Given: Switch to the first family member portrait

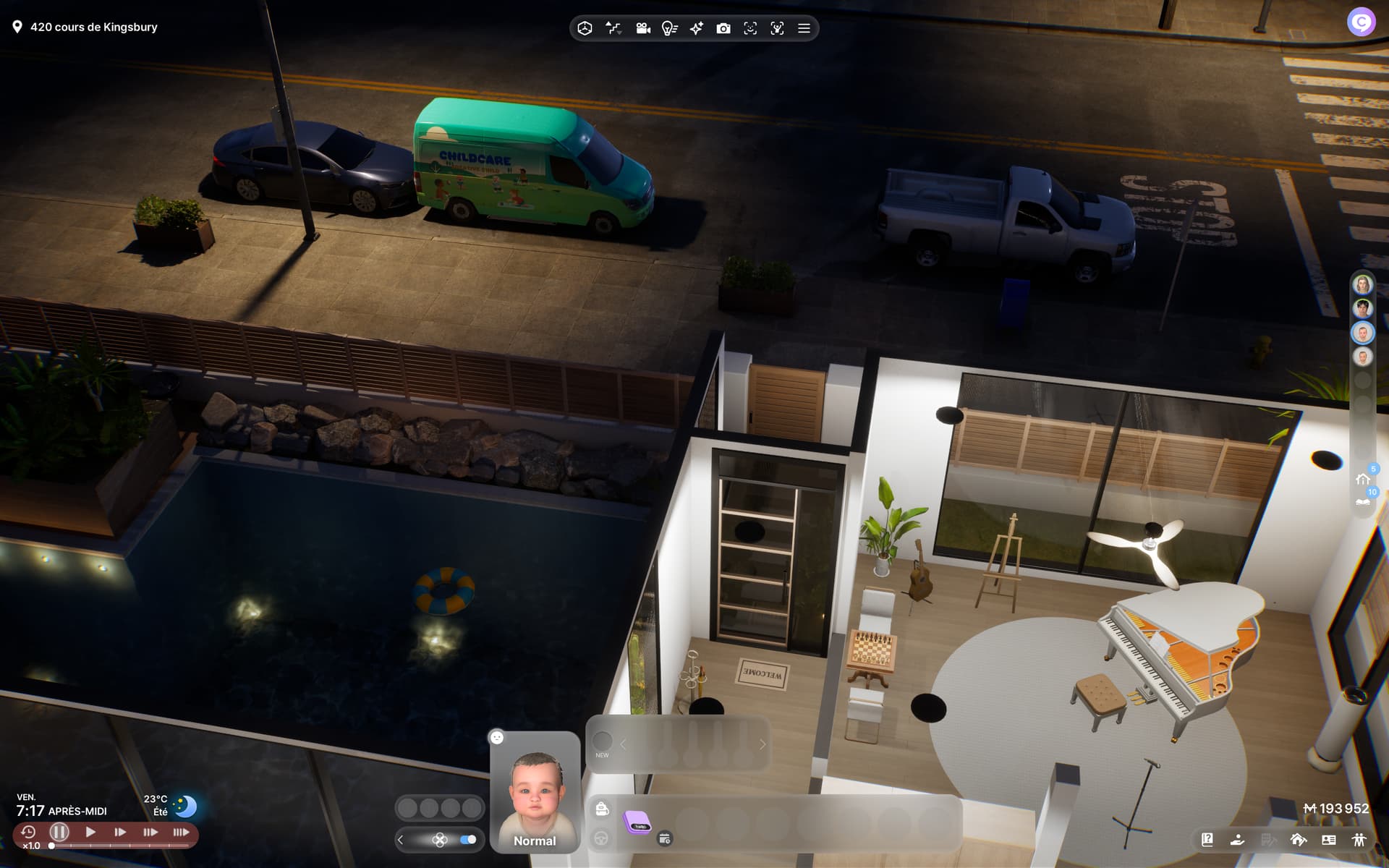Looking at the screenshot, I should 1362,284.
